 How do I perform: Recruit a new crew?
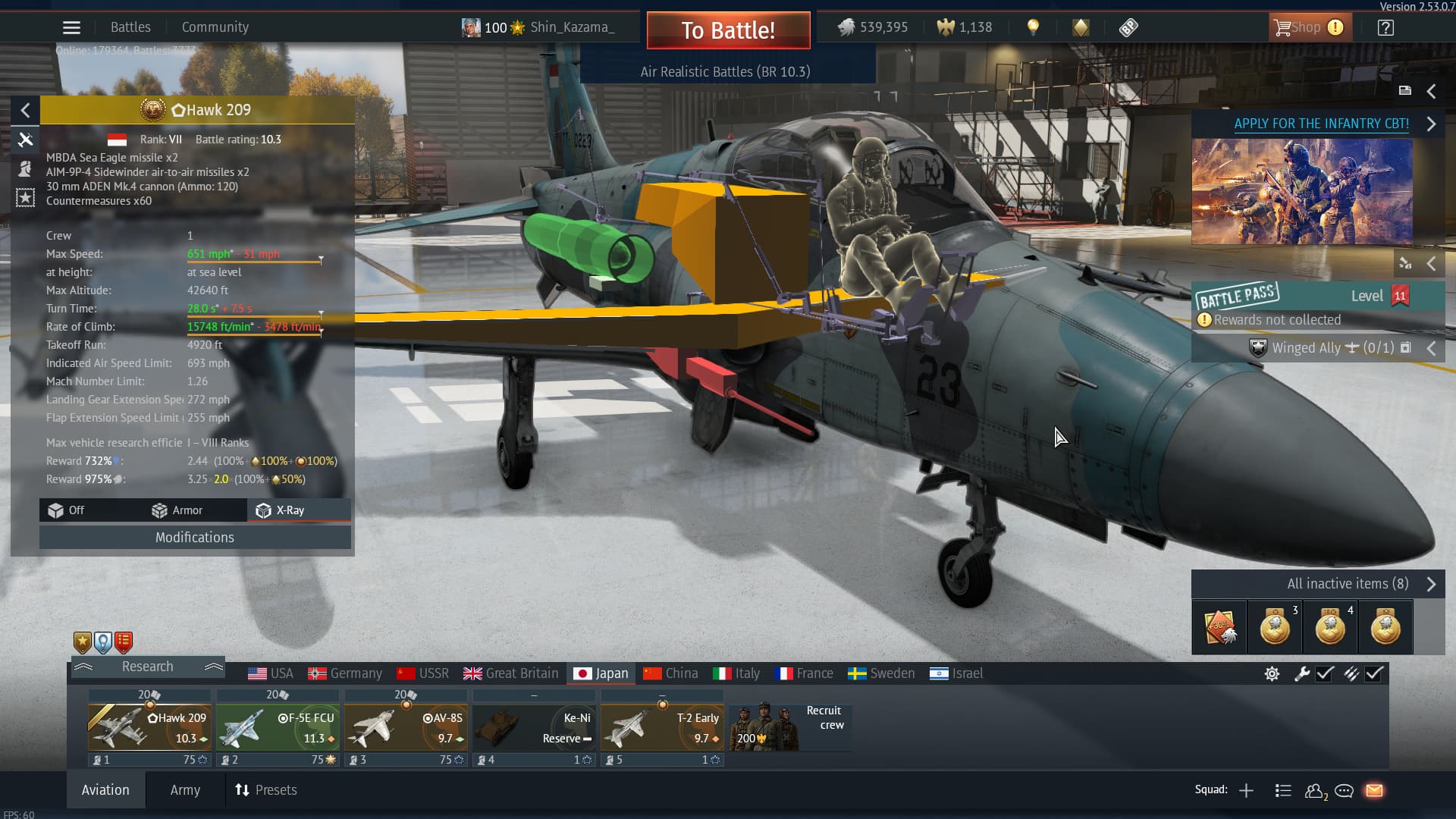coord(789,726)
